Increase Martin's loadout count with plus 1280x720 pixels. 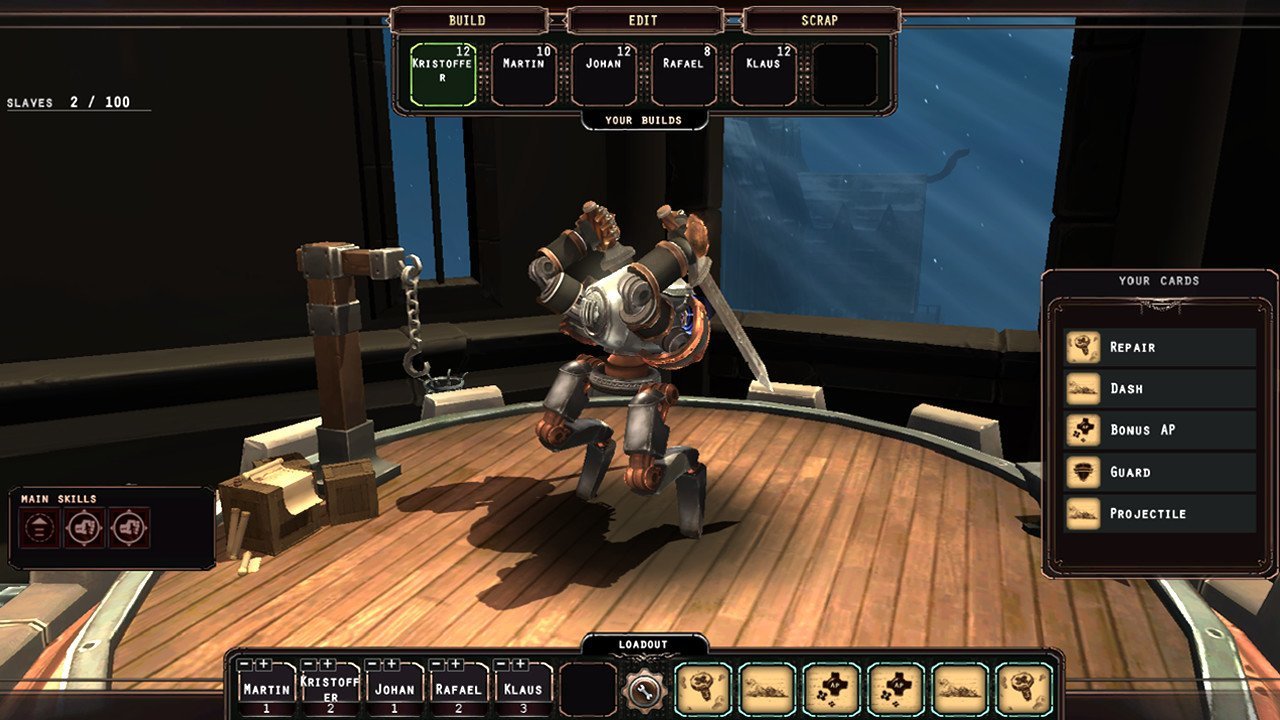[x=263, y=664]
